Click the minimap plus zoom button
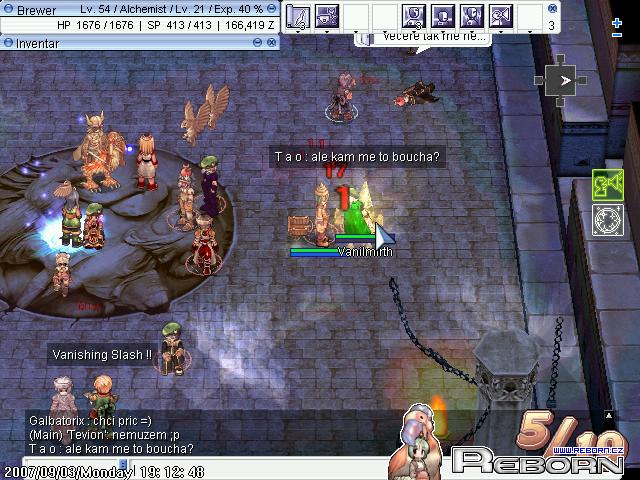The width and height of the screenshot is (640, 480). (x=617, y=22)
